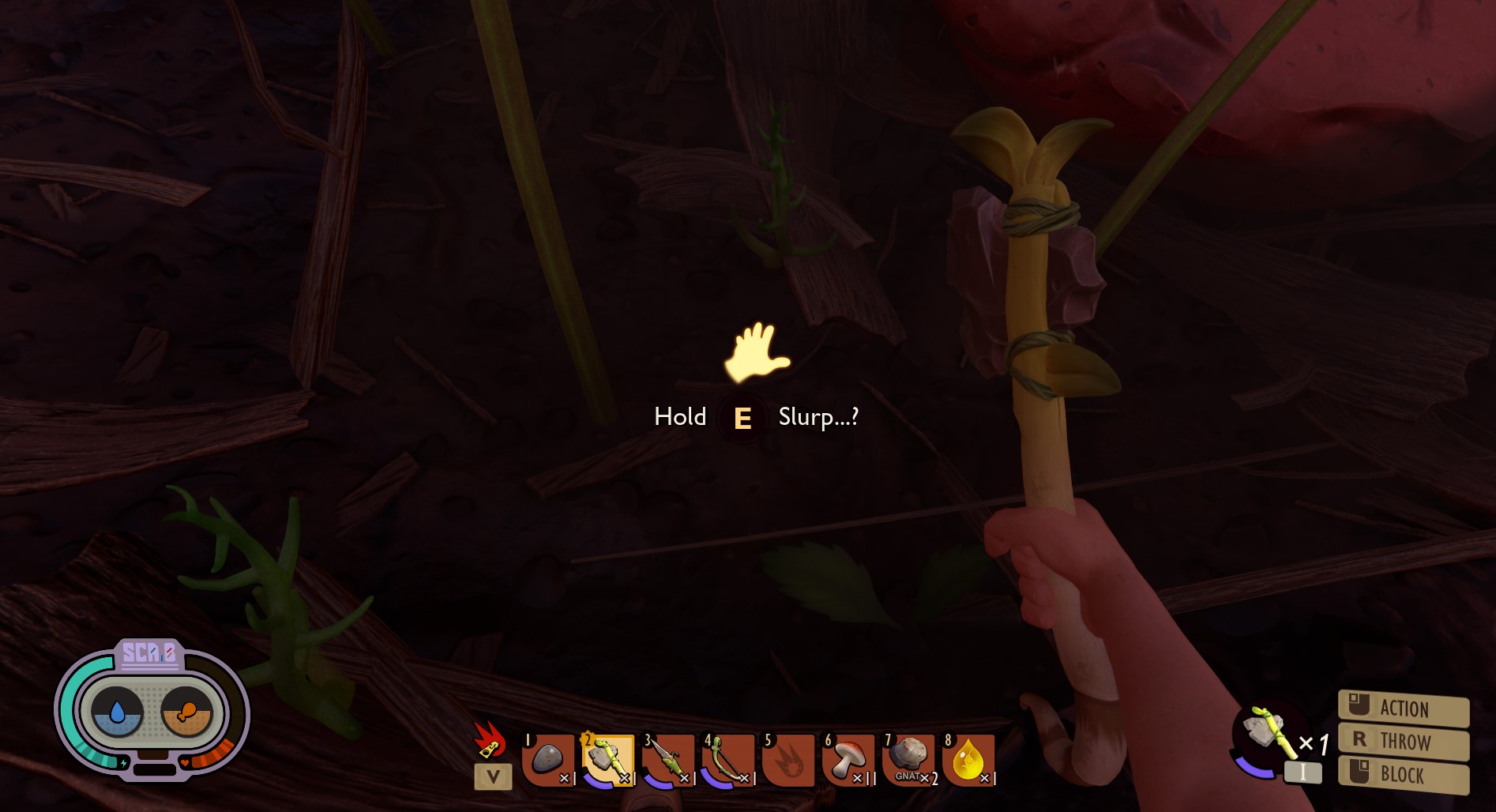
Task: Select the sprig bow in hotbar slot 4
Action: coord(727,758)
